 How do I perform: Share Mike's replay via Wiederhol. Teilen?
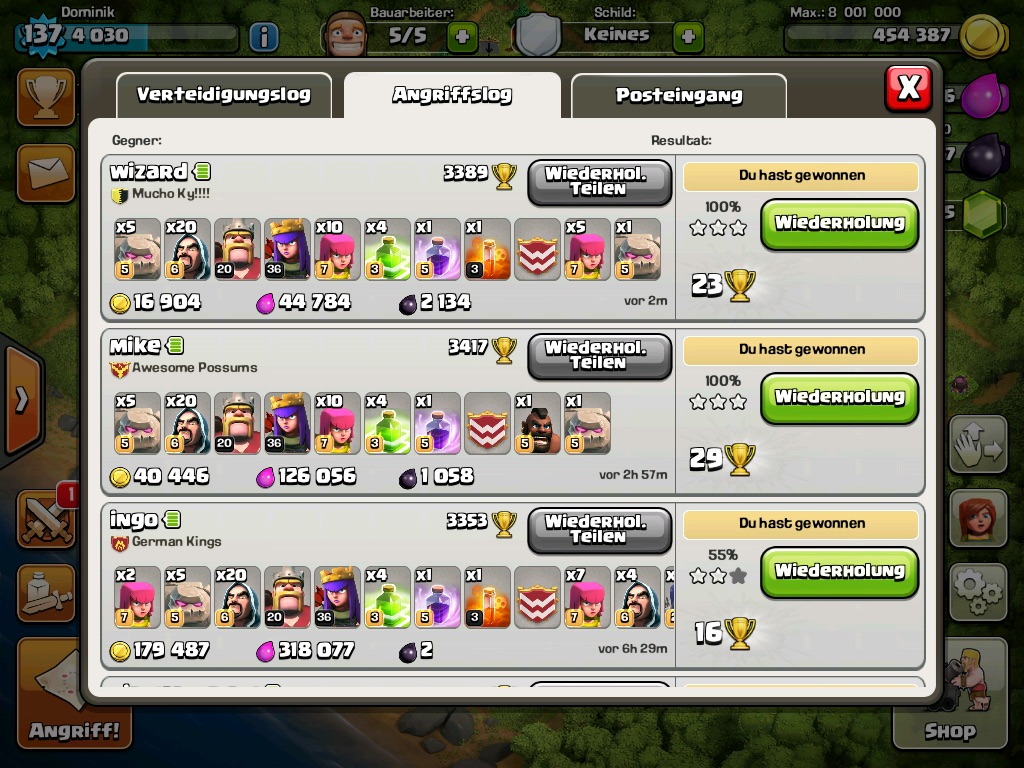598,355
